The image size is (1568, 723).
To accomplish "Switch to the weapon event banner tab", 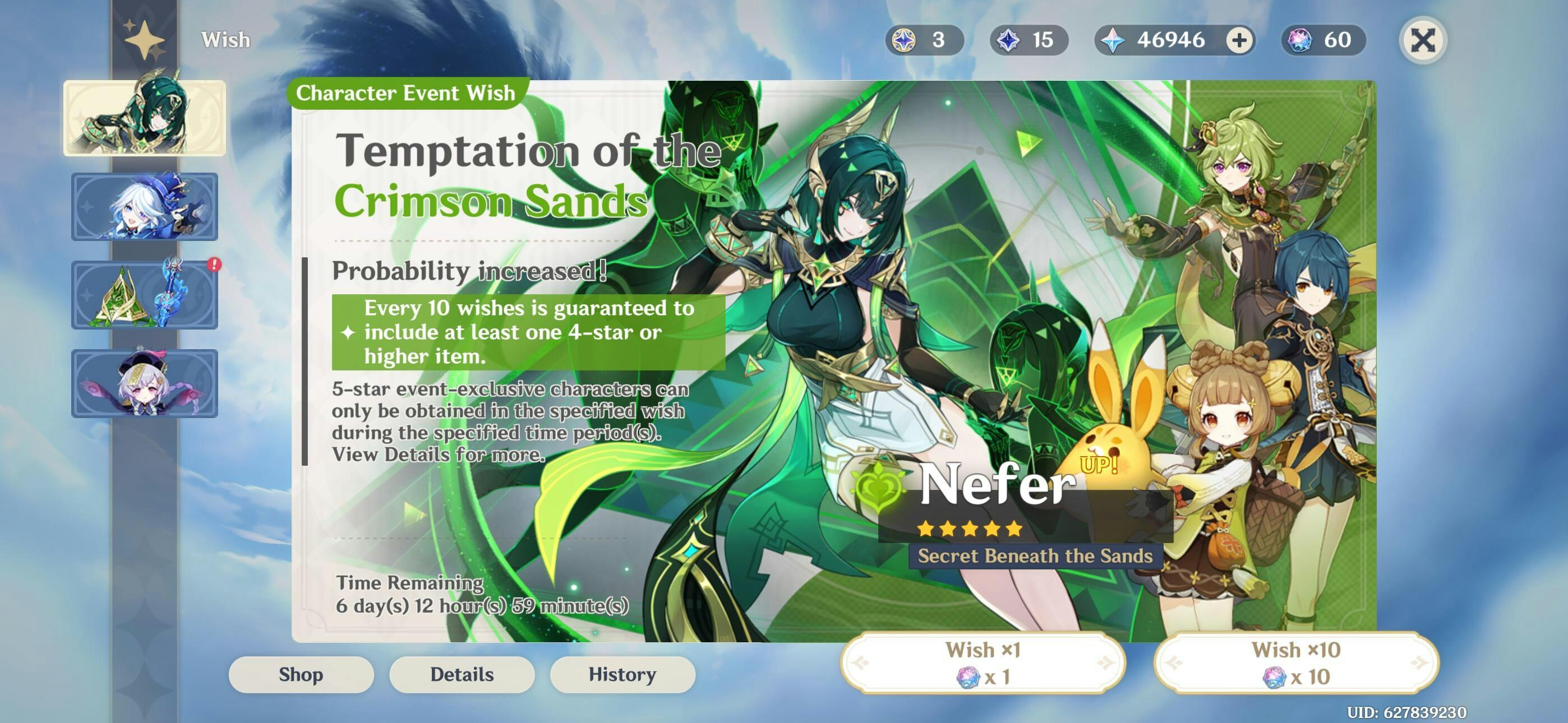I will [145, 295].
